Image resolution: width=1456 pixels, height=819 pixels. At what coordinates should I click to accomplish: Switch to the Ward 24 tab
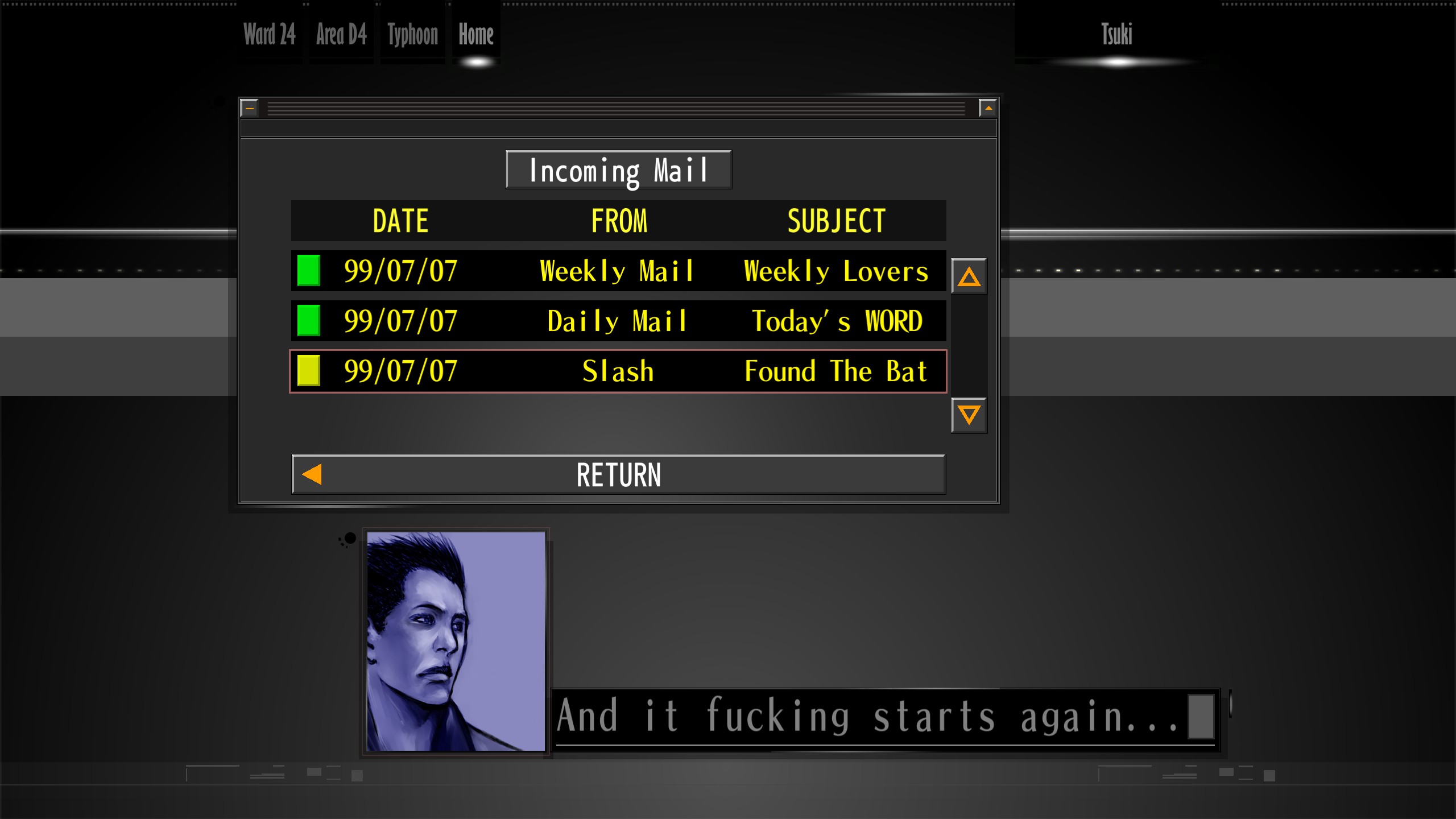(269, 35)
